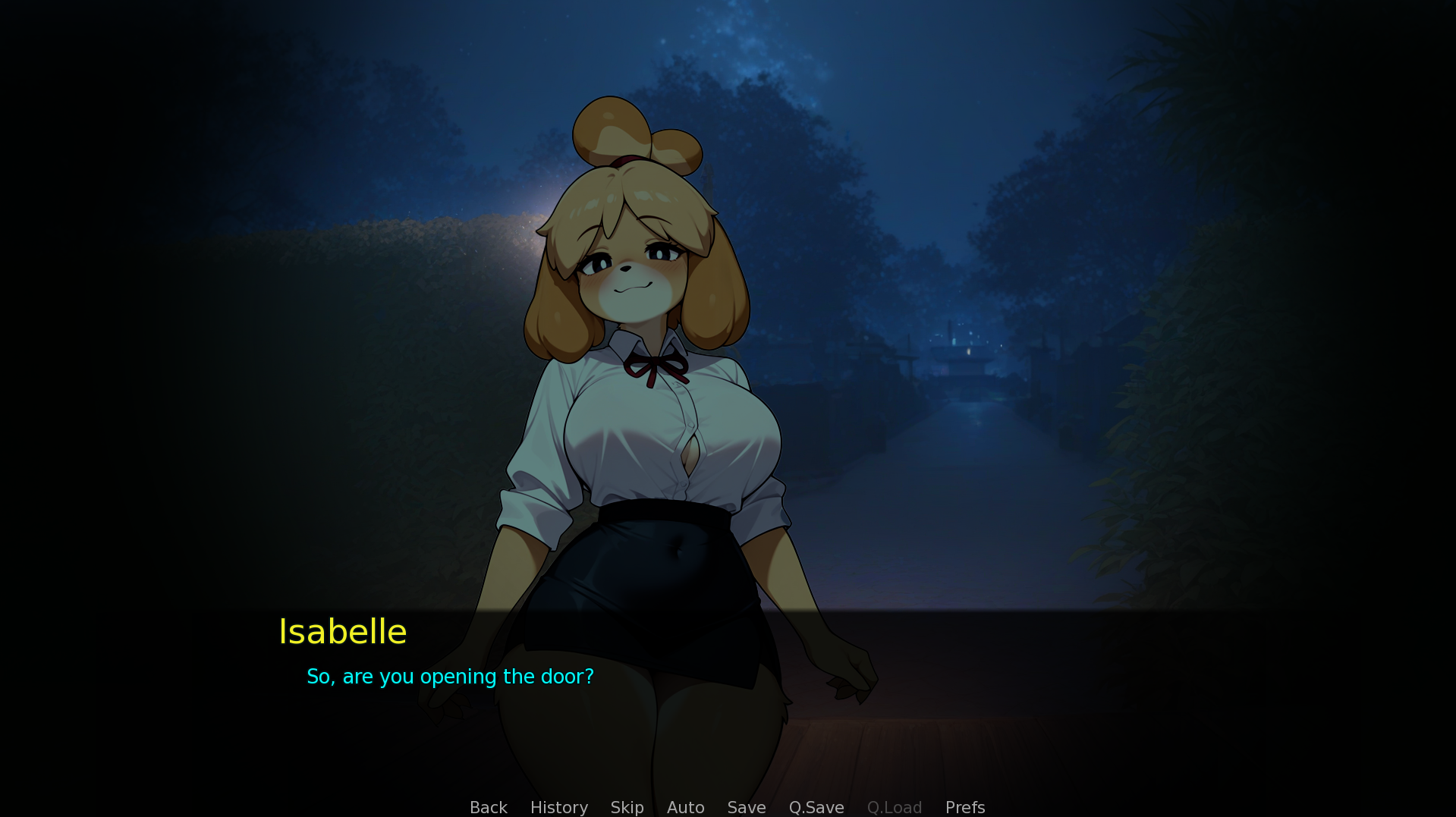Quick save with Q.Save

point(816,807)
